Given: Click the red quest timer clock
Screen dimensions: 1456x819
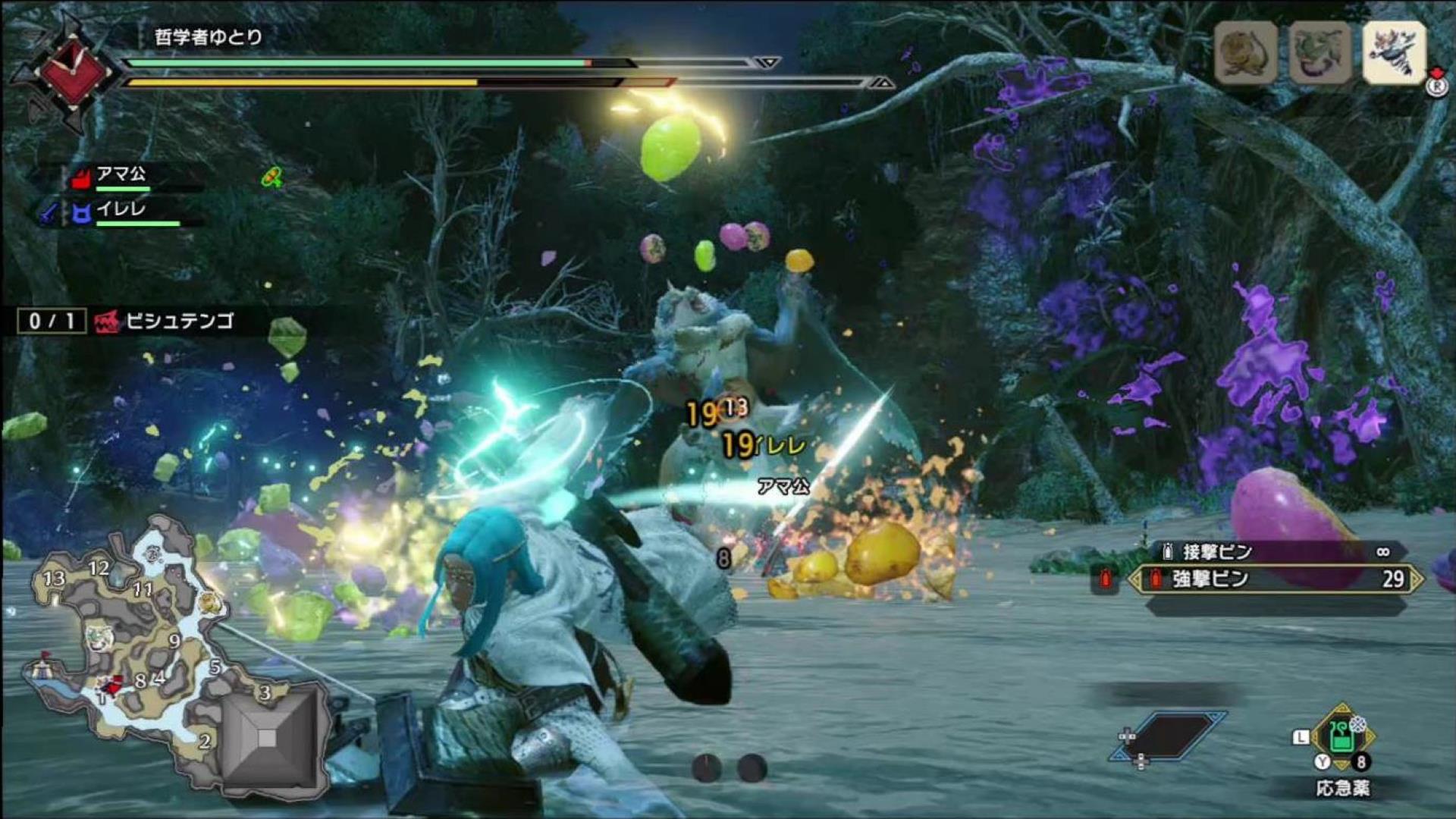Looking at the screenshot, I should coord(75,71).
